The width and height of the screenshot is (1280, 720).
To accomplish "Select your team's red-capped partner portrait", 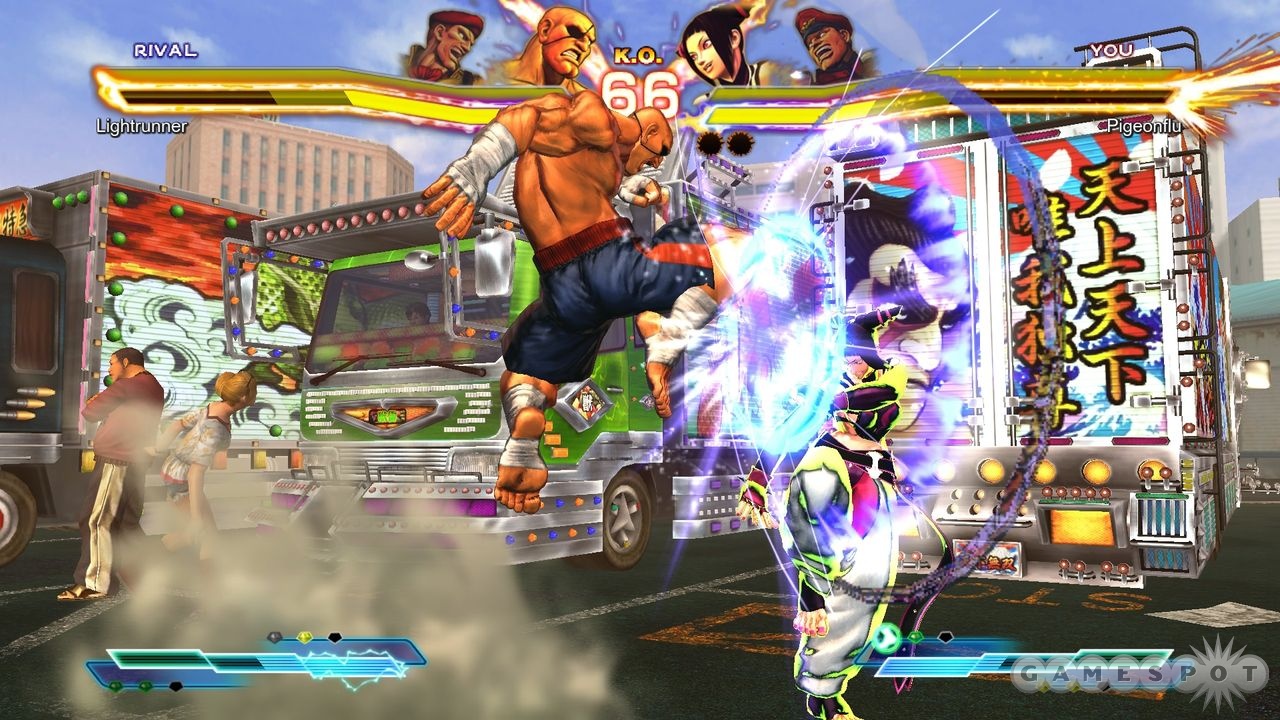I will tap(832, 45).
